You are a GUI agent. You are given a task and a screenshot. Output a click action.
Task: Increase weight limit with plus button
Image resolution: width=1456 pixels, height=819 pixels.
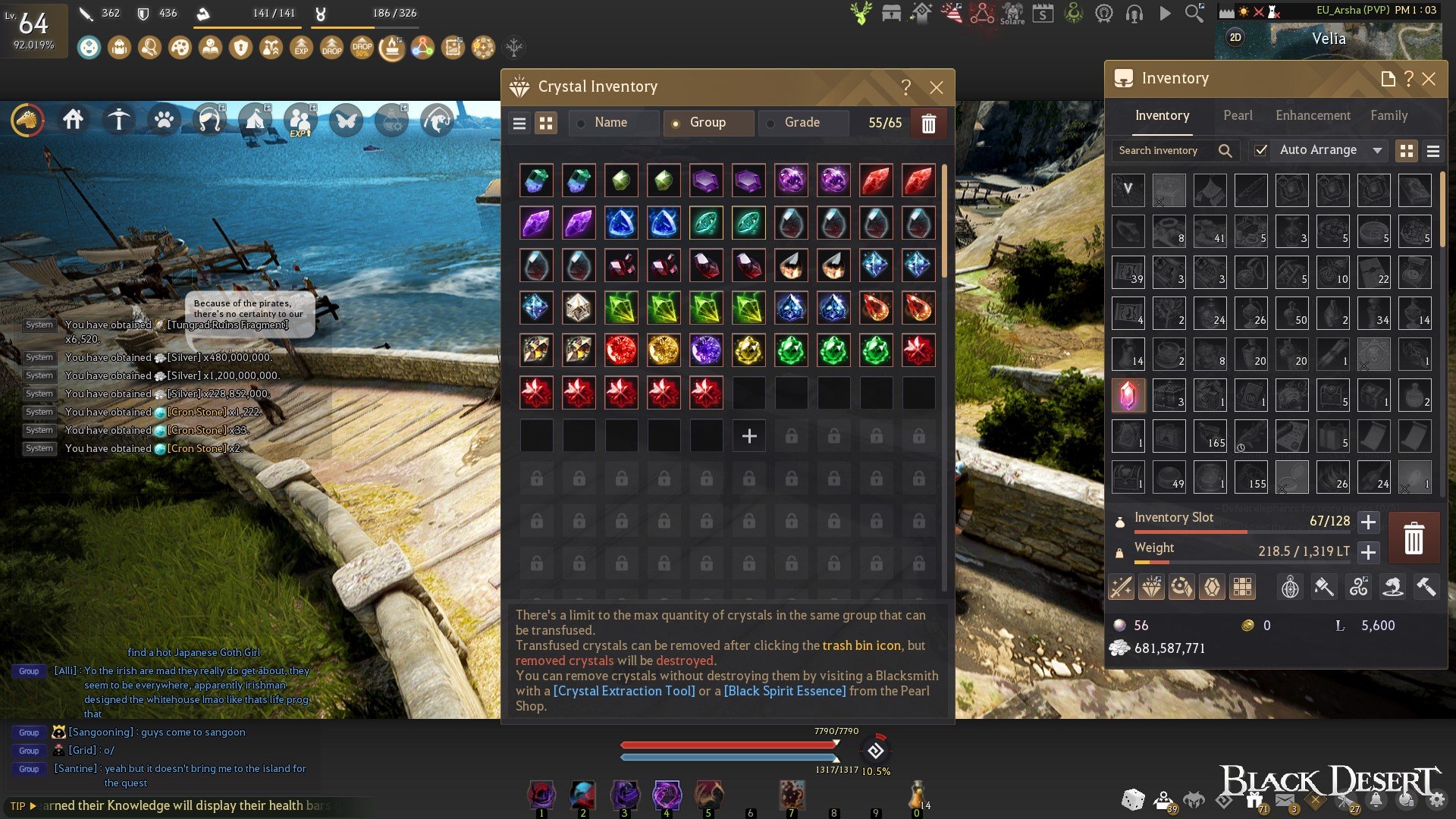[1368, 552]
